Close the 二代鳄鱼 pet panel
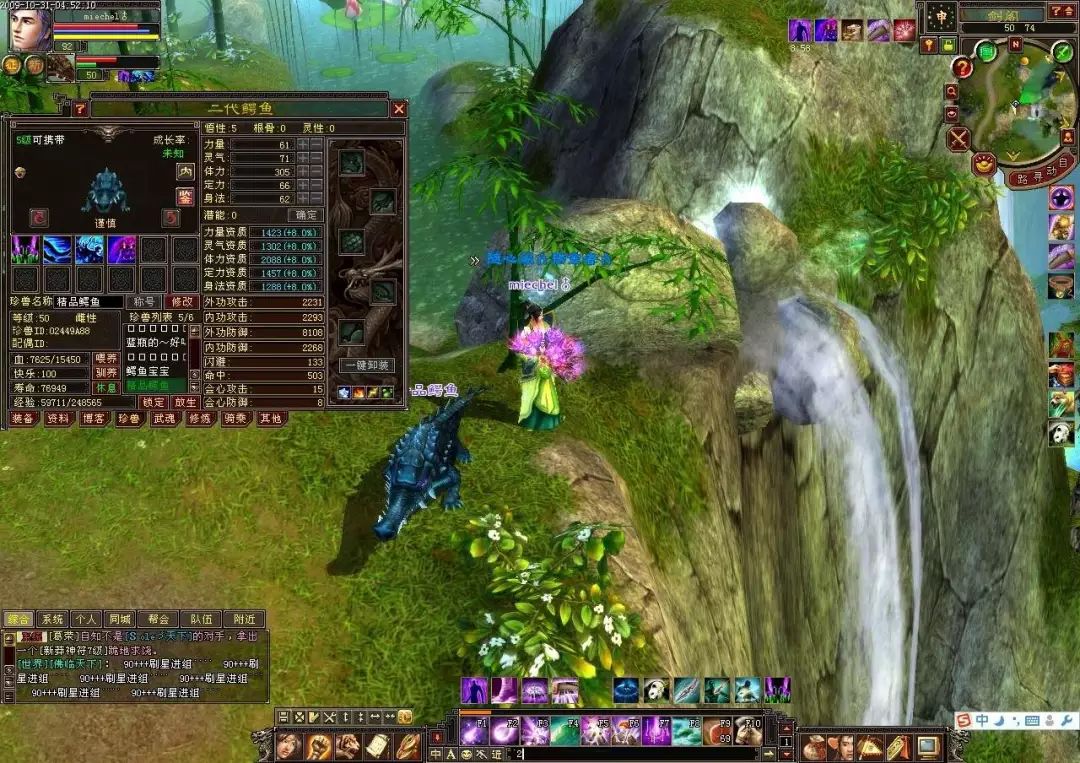 [x=399, y=108]
